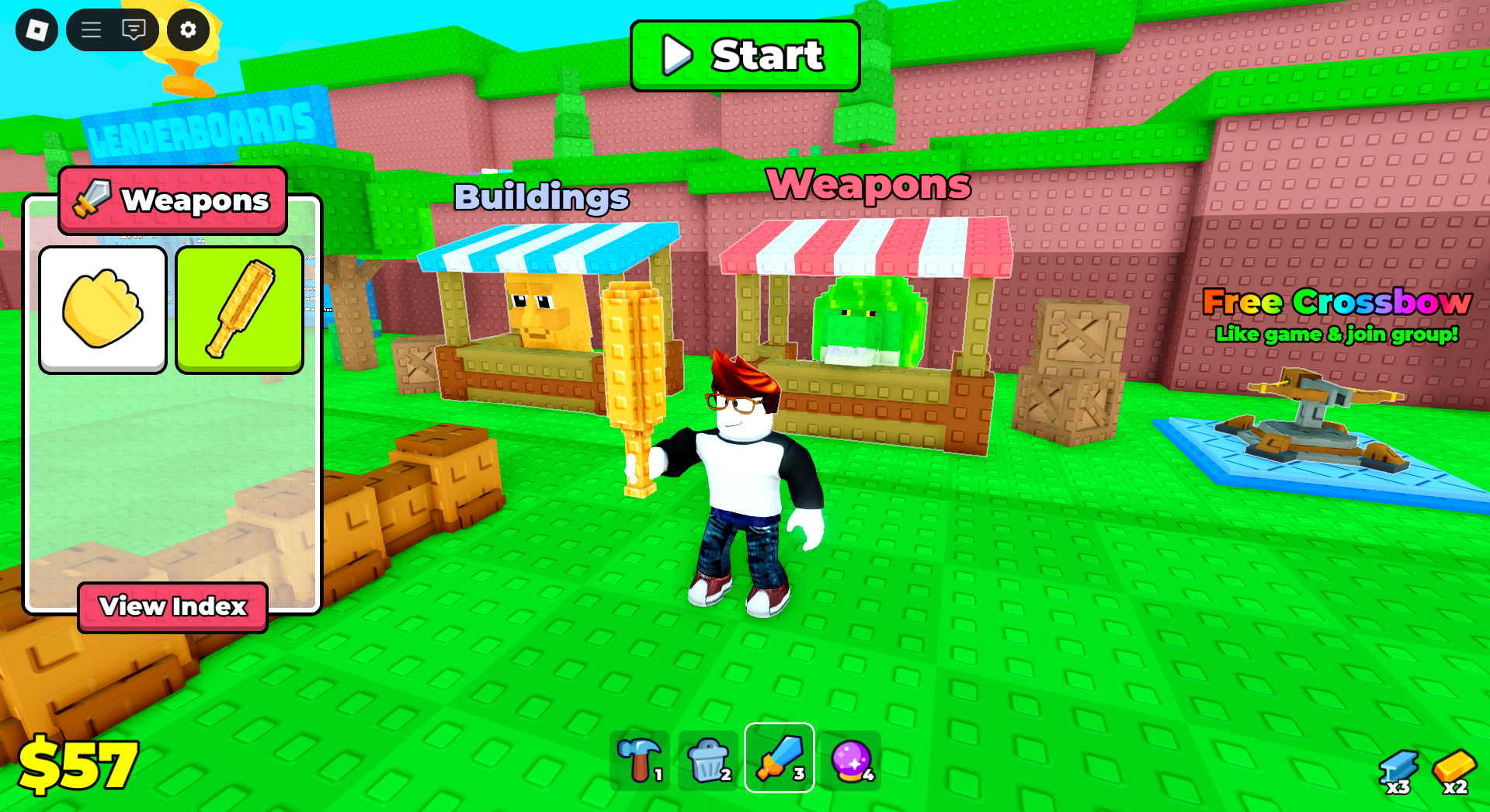Open the magic orb in hotbar slot 4

tap(849, 758)
